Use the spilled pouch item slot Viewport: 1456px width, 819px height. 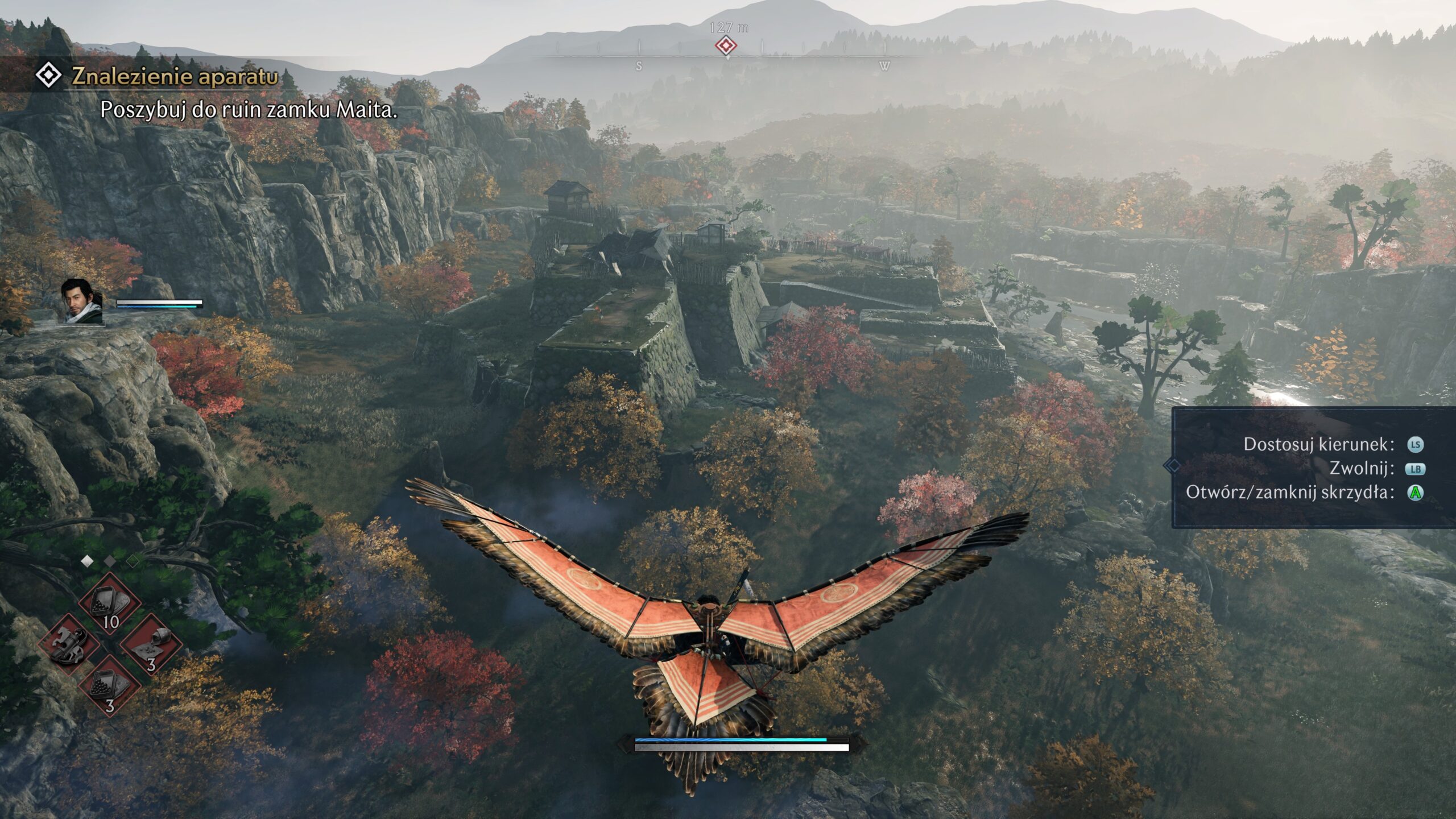pos(150,644)
